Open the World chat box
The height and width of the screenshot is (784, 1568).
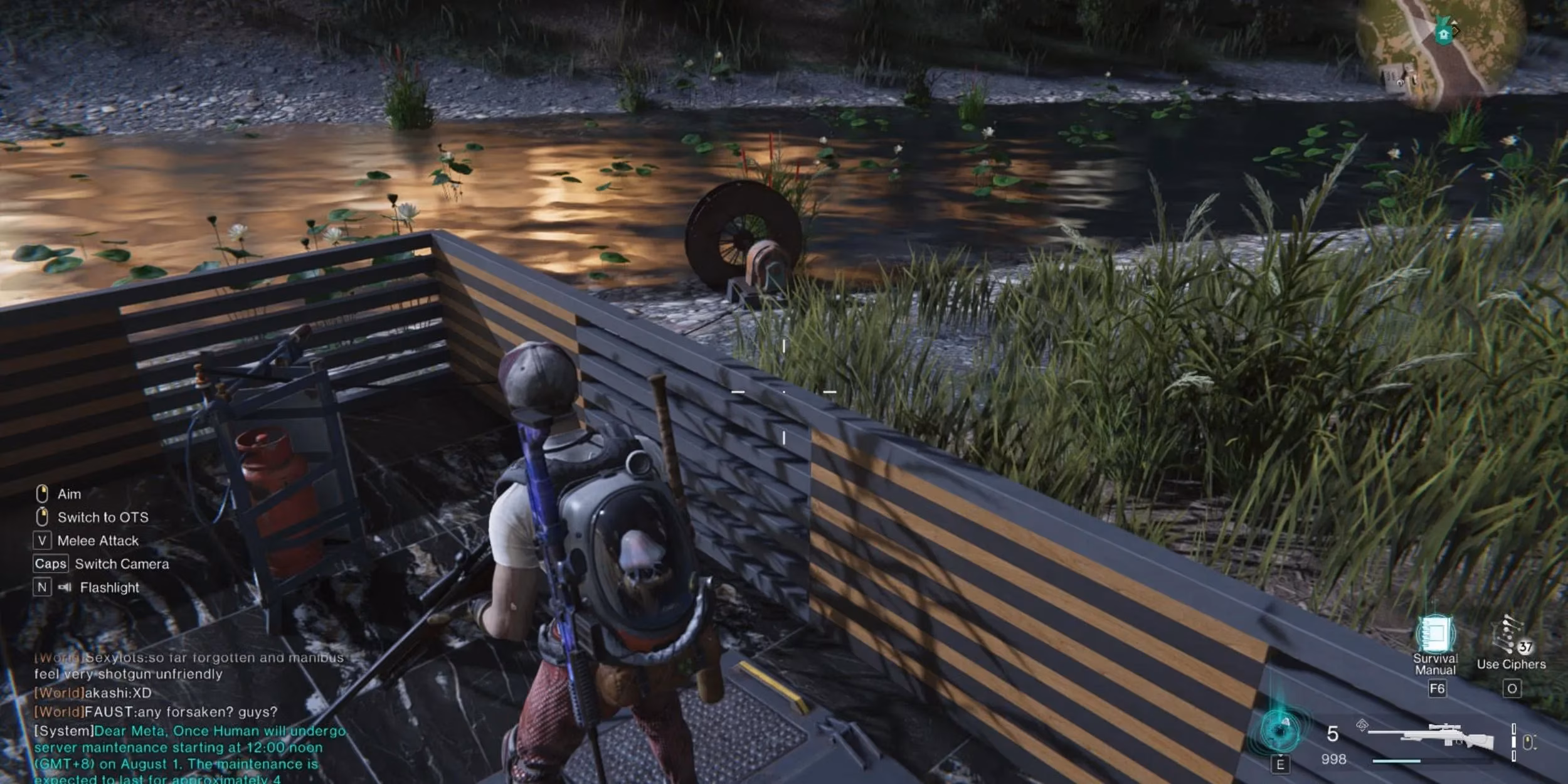click(x=188, y=715)
